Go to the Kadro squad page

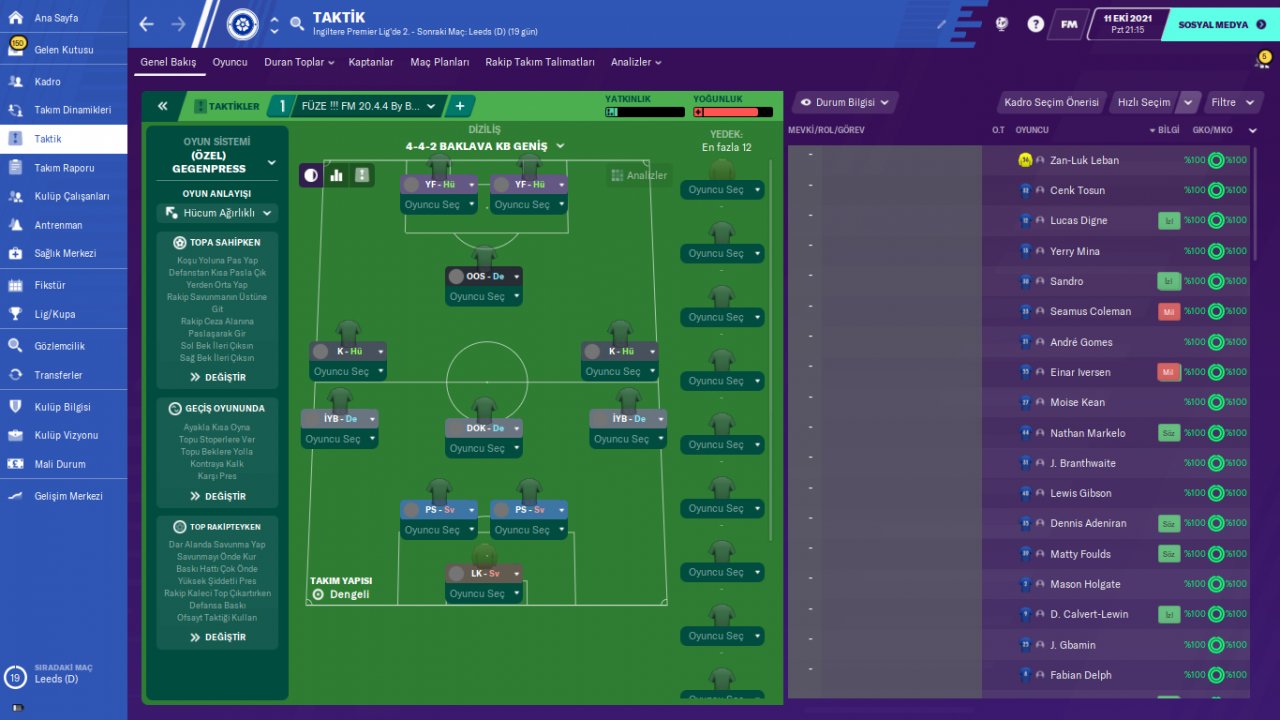[47, 82]
